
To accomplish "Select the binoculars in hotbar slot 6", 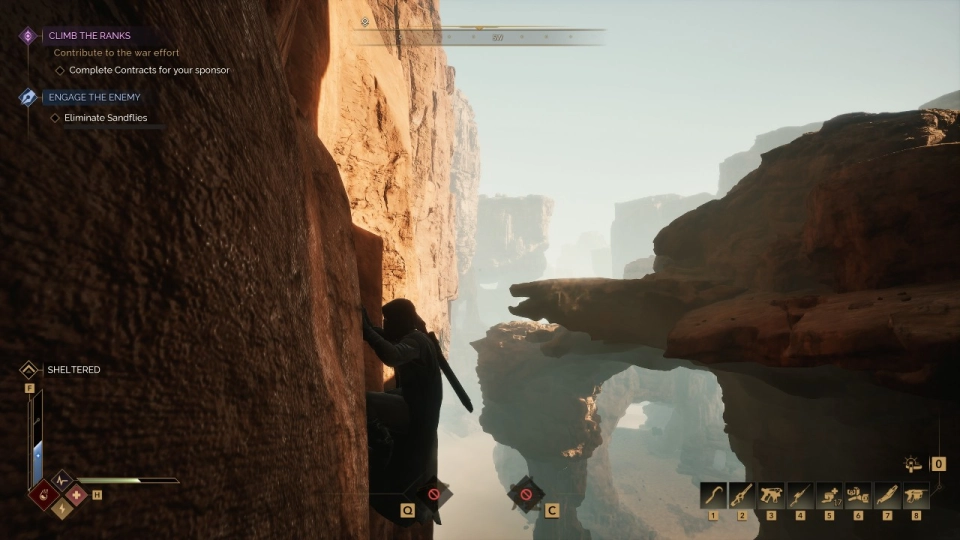I will coord(858,494).
